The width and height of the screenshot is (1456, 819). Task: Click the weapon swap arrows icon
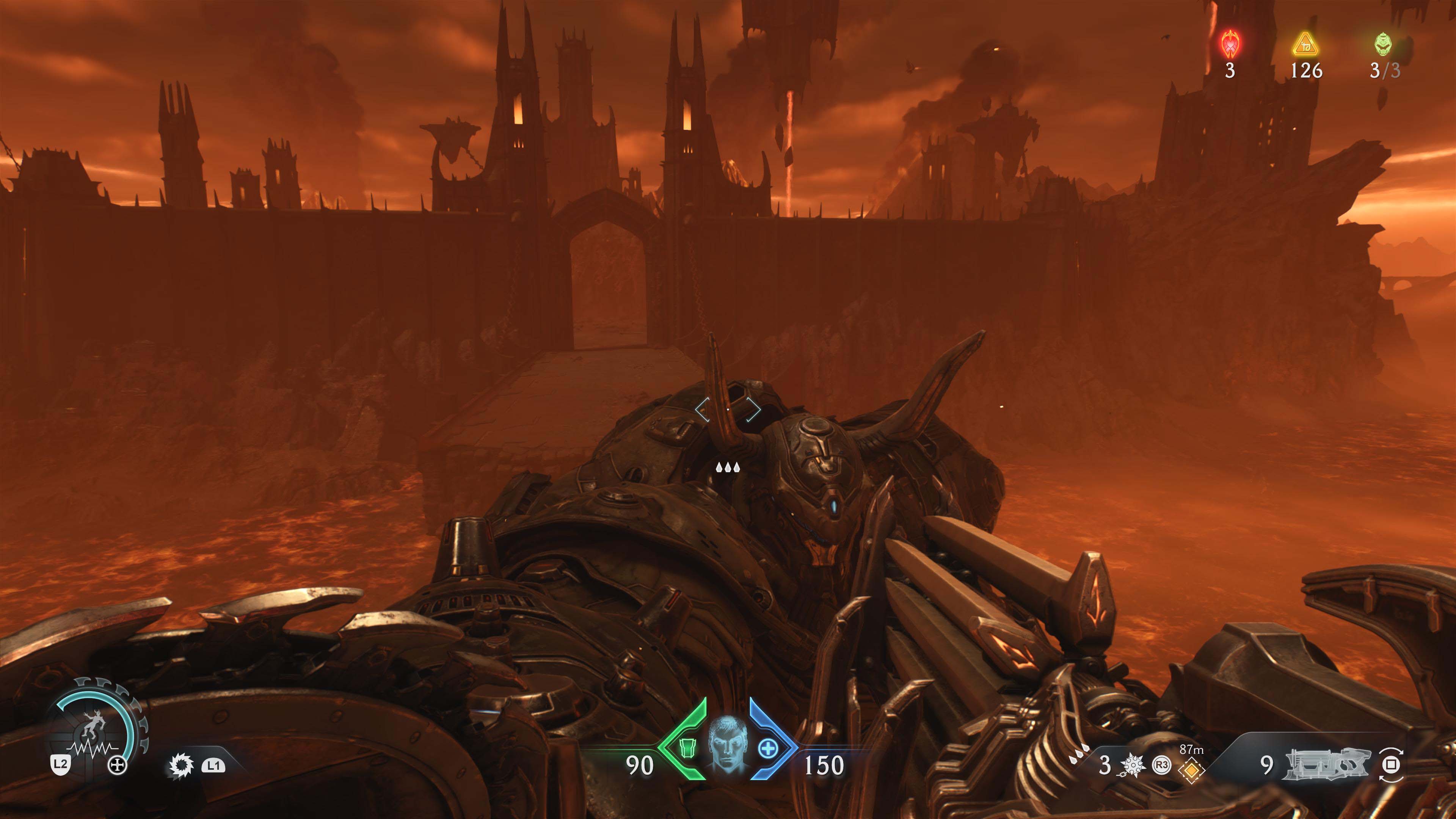(1390, 765)
